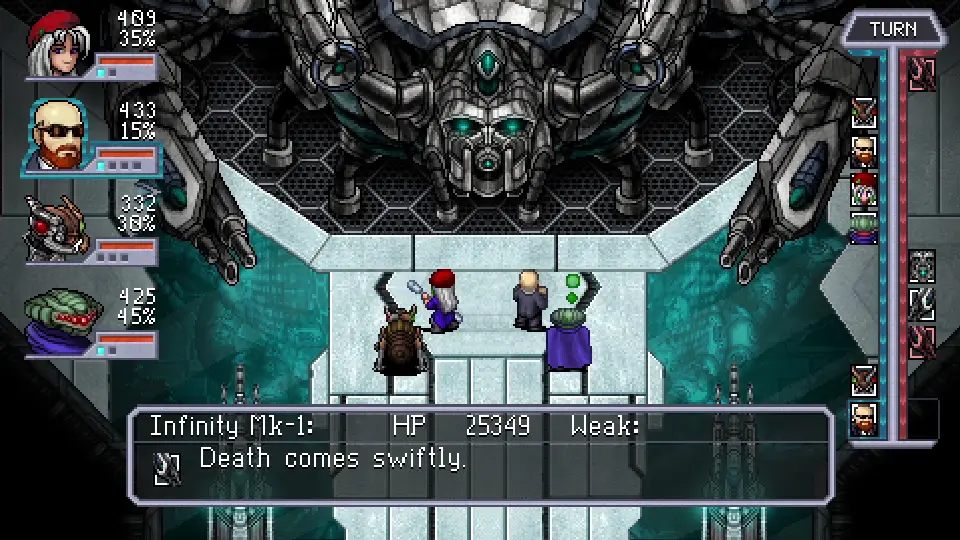Select the green alien's turn order icon
The image size is (960, 540).
point(864,228)
